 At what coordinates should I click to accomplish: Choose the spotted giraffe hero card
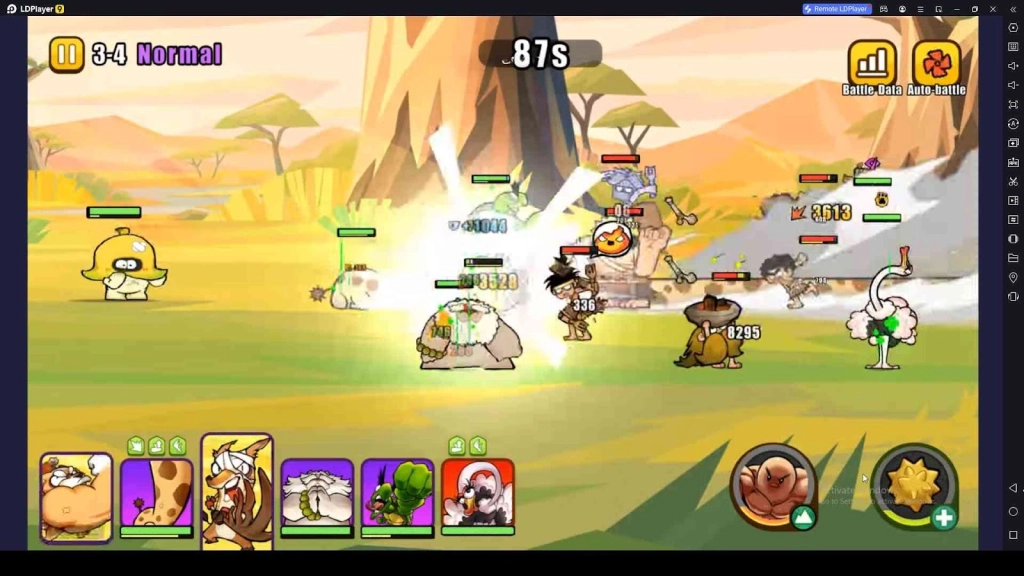156,493
